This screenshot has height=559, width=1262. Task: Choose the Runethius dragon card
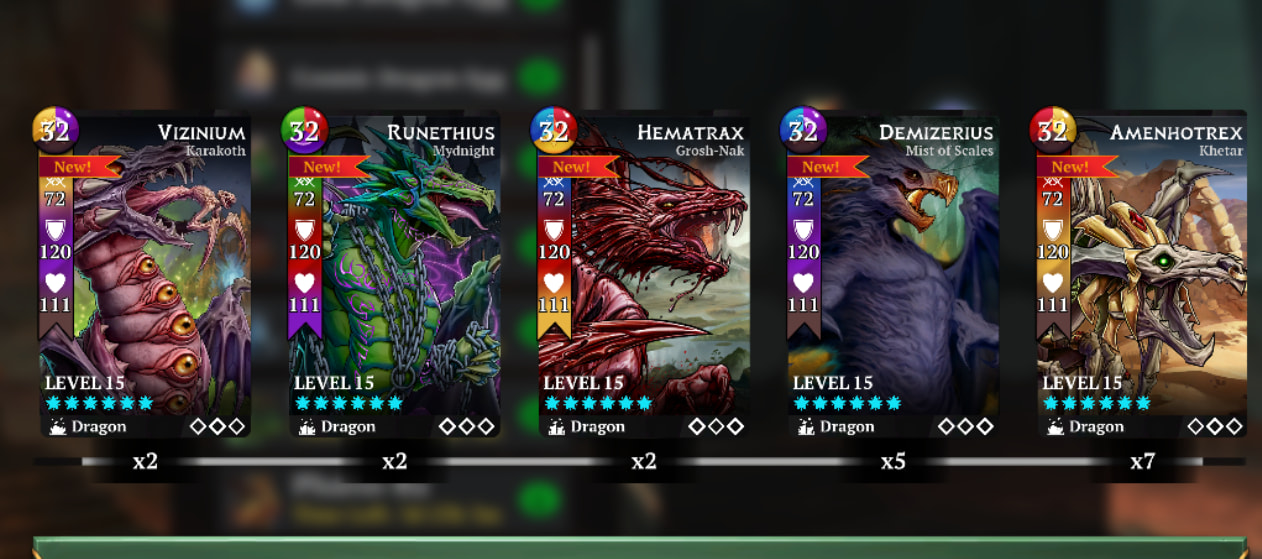(393, 275)
